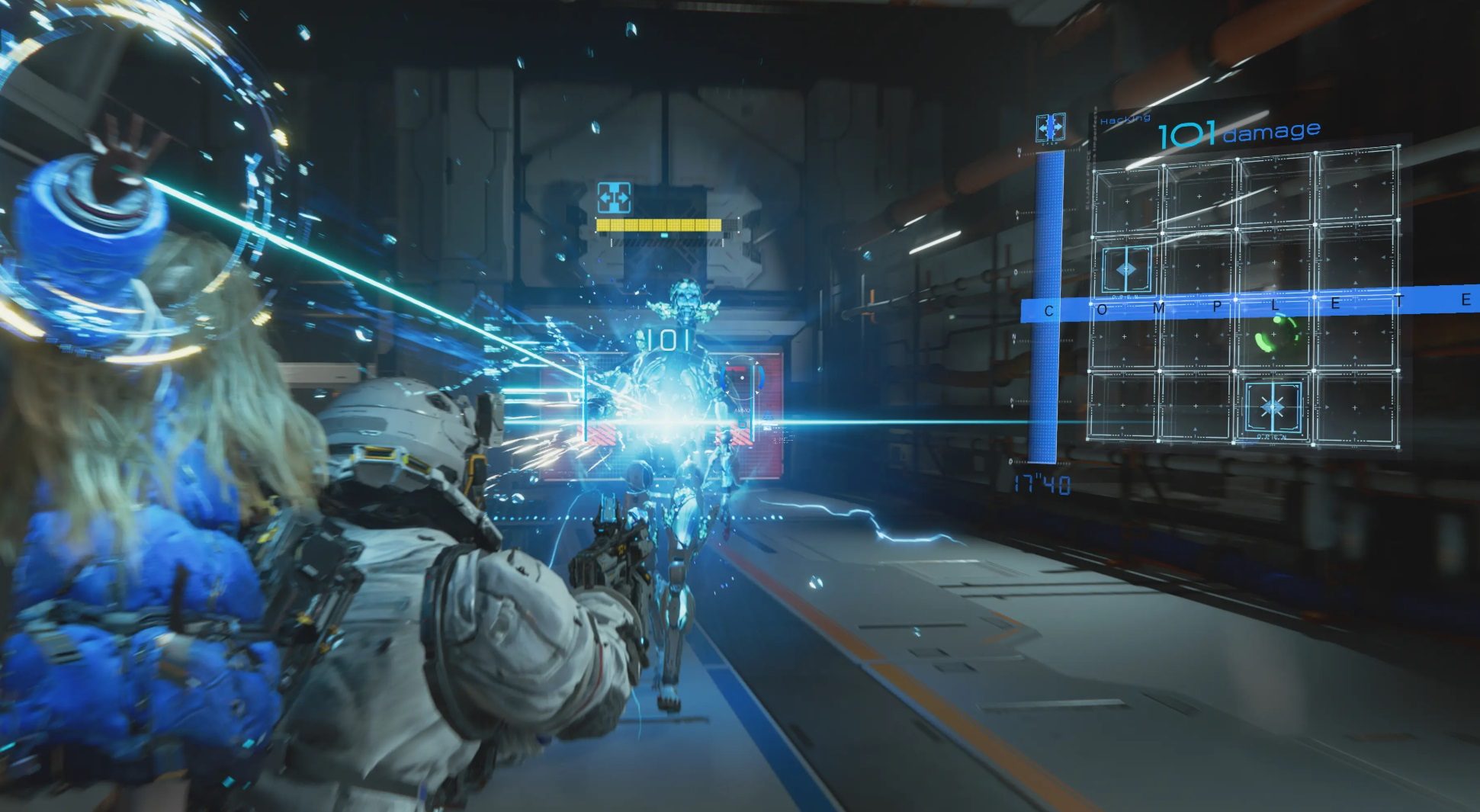Click the arrows icon above the enemy's yellow bar
Screen dimensions: 1480x812
pos(614,198)
